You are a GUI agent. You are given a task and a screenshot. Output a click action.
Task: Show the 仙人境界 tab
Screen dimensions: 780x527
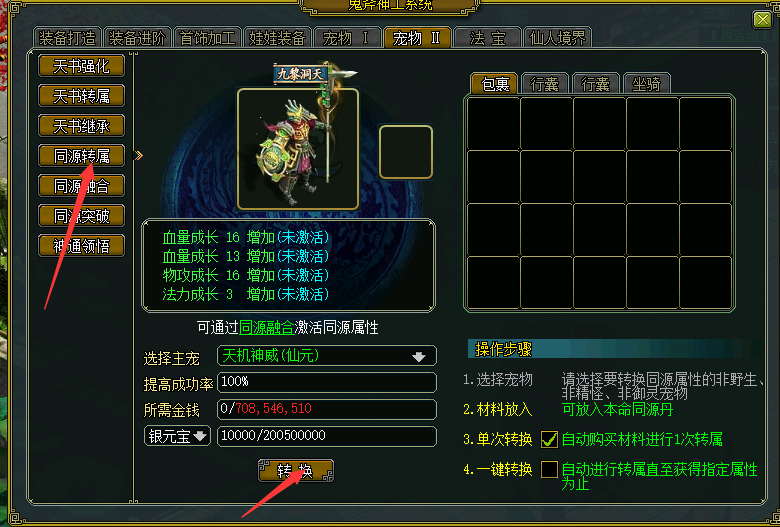tap(557, 39)
